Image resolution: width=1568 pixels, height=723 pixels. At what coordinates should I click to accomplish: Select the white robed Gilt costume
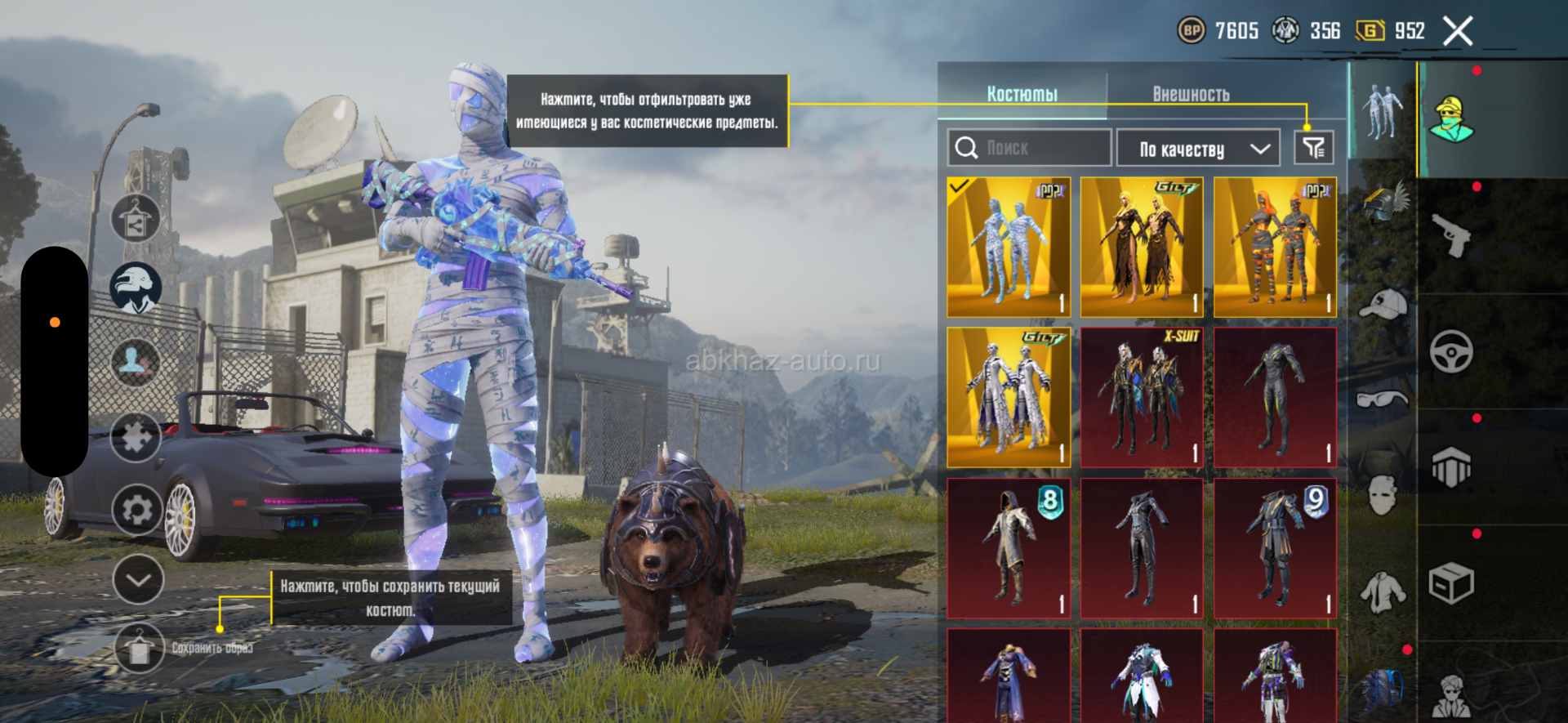[x=1009, y=398]
